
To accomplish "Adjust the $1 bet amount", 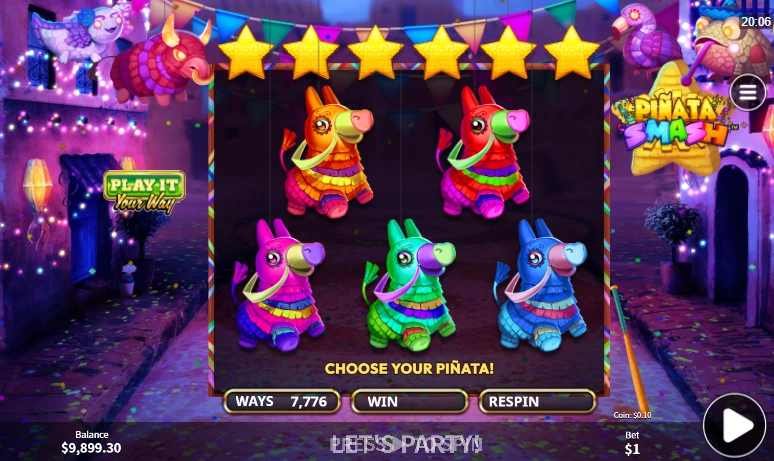I will [632, 442].
